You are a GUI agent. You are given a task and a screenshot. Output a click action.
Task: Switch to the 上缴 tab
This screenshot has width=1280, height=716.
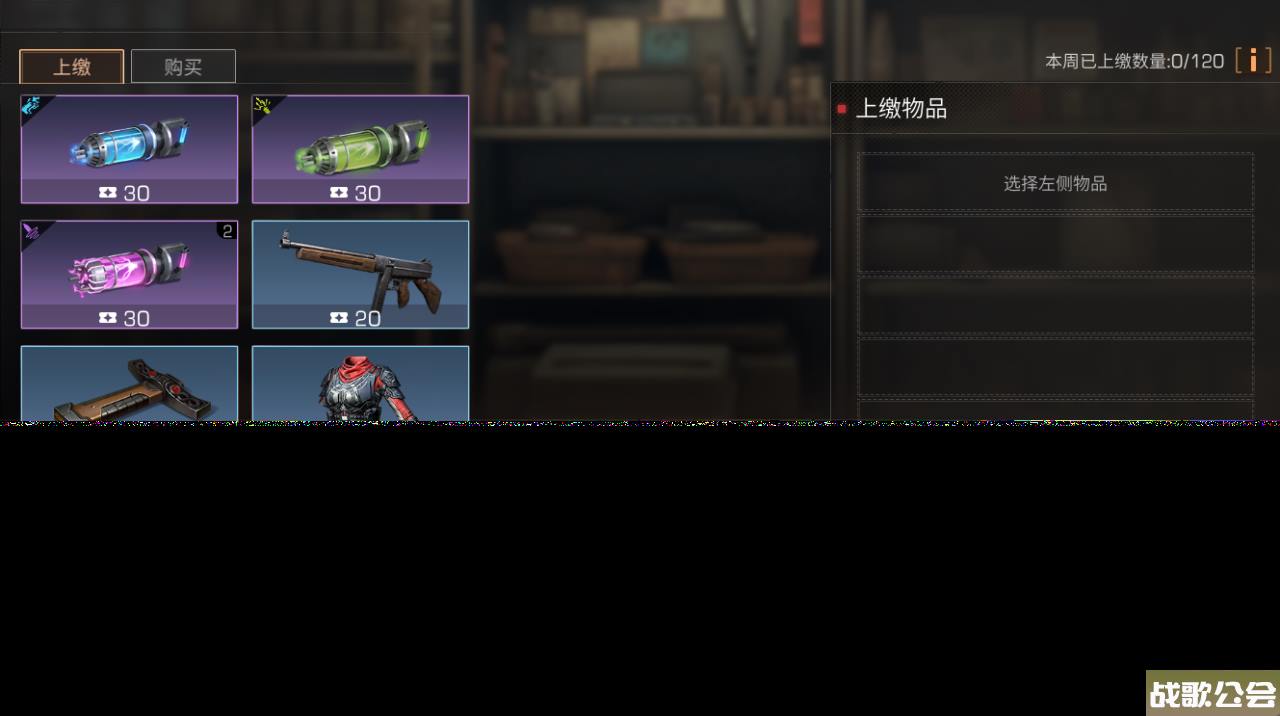click(x=72, y=67)
